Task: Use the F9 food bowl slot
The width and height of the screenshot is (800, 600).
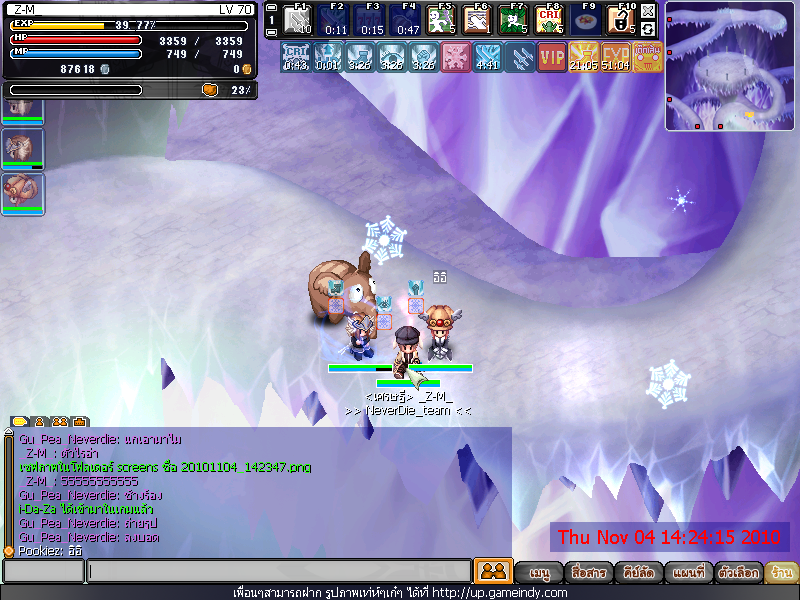Action: pyautogui.click(x=585, y=20)
